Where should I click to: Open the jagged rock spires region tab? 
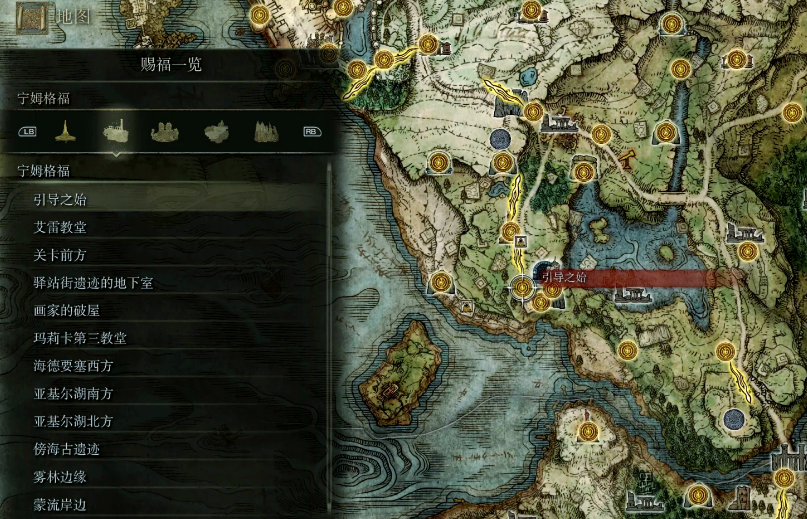click(x=265, y=131)
